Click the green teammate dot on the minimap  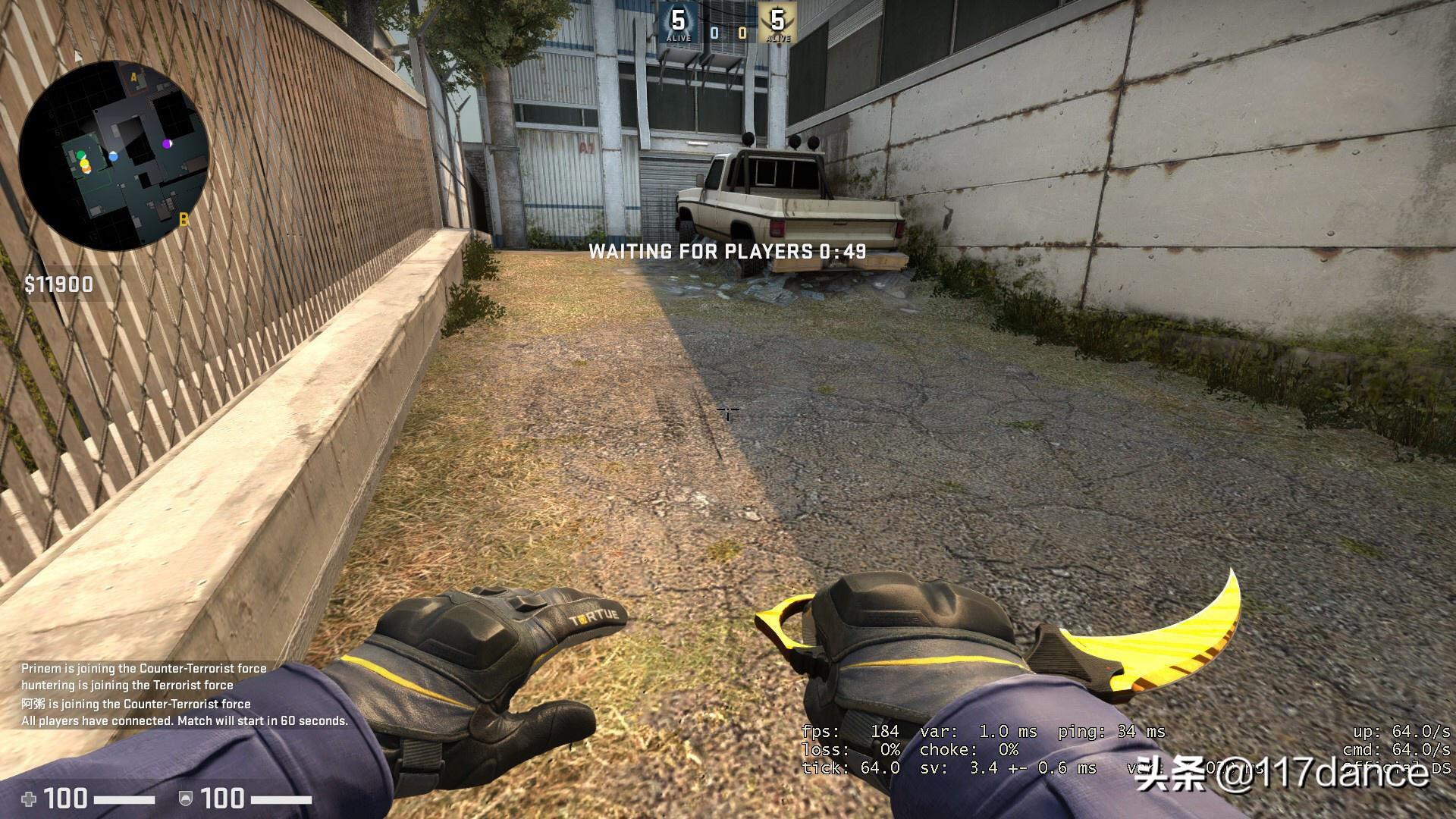[81, 155]
